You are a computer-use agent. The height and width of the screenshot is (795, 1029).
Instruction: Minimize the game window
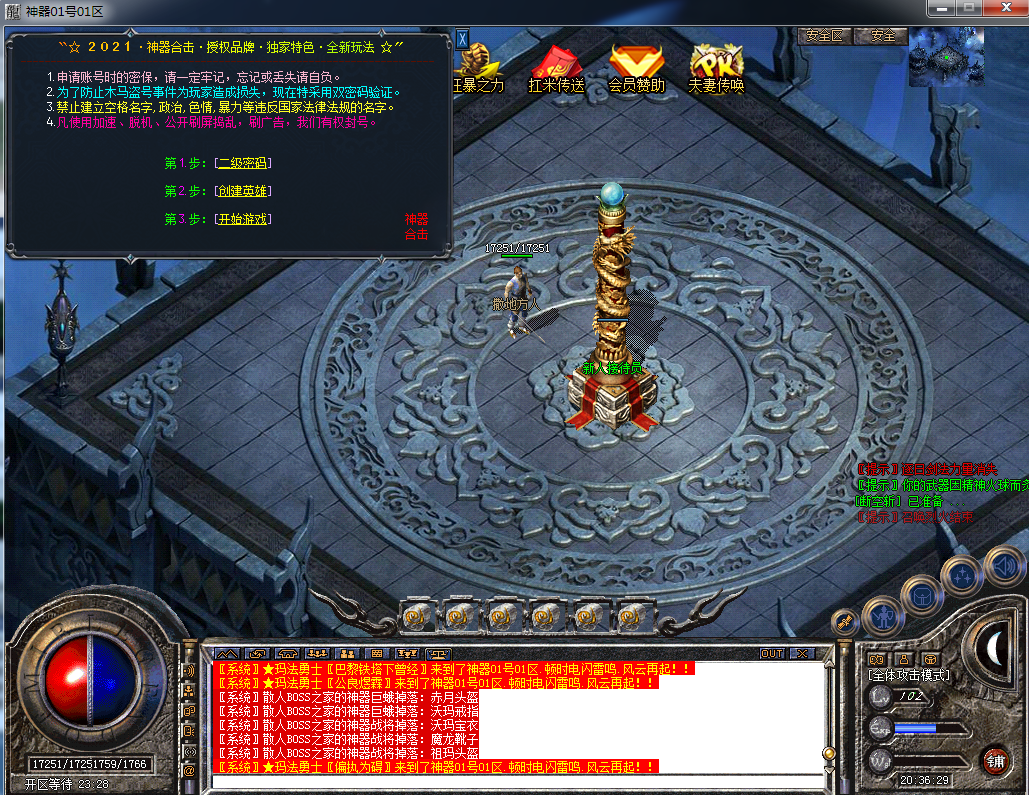pos(940,9)
